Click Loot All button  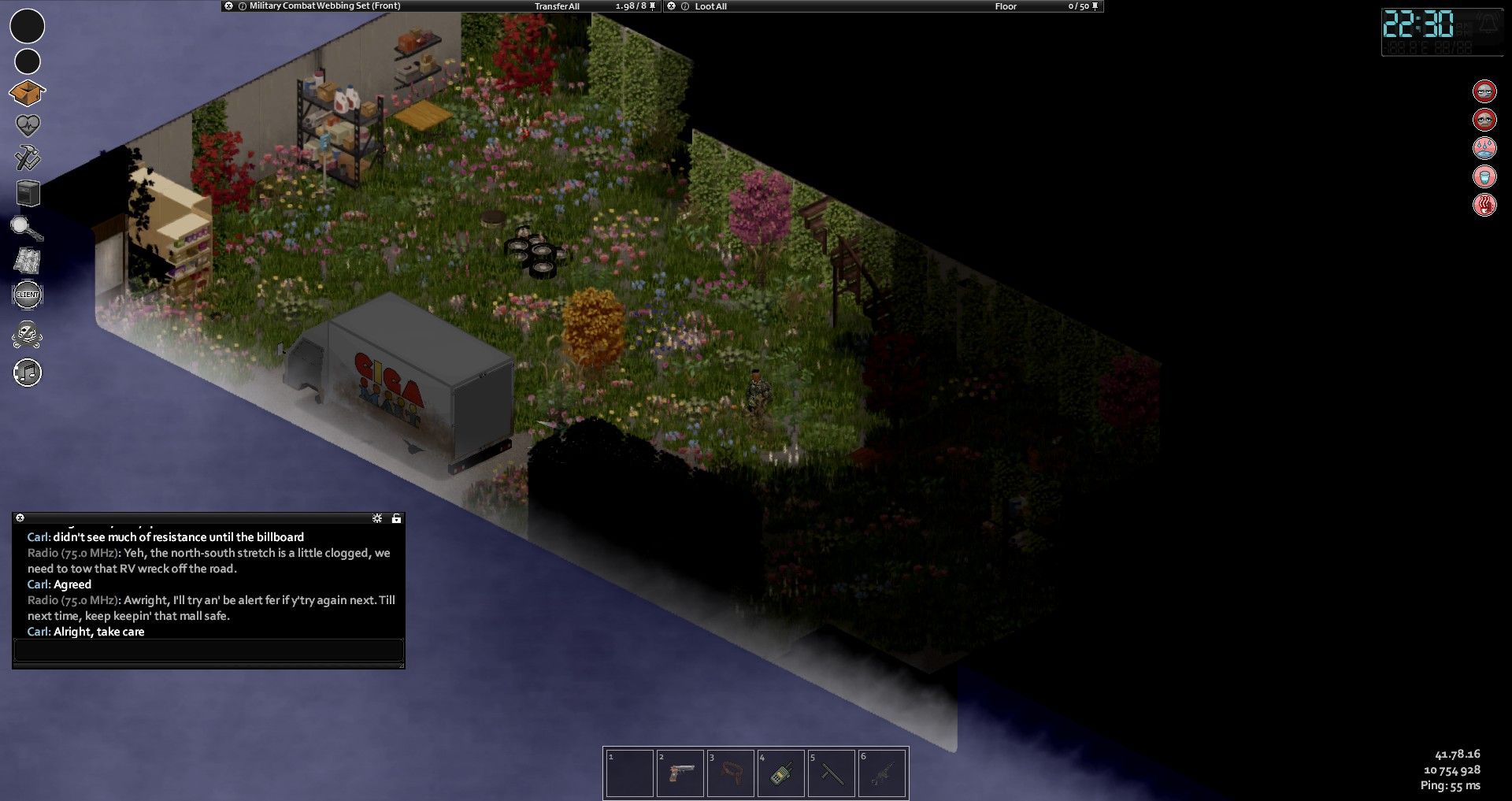click(710, 6)
